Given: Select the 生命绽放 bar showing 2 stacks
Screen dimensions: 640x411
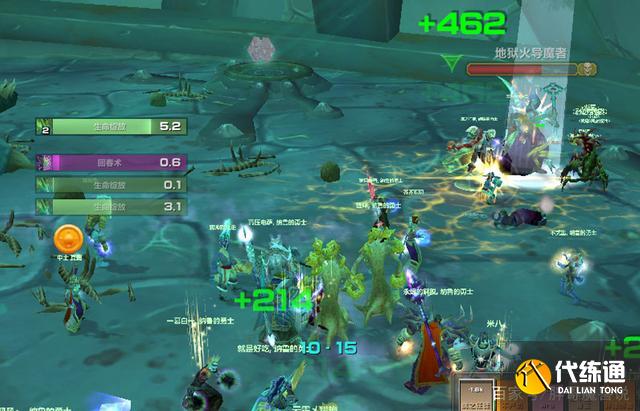Looking at the screenshot, I should [x=111, y=126].
